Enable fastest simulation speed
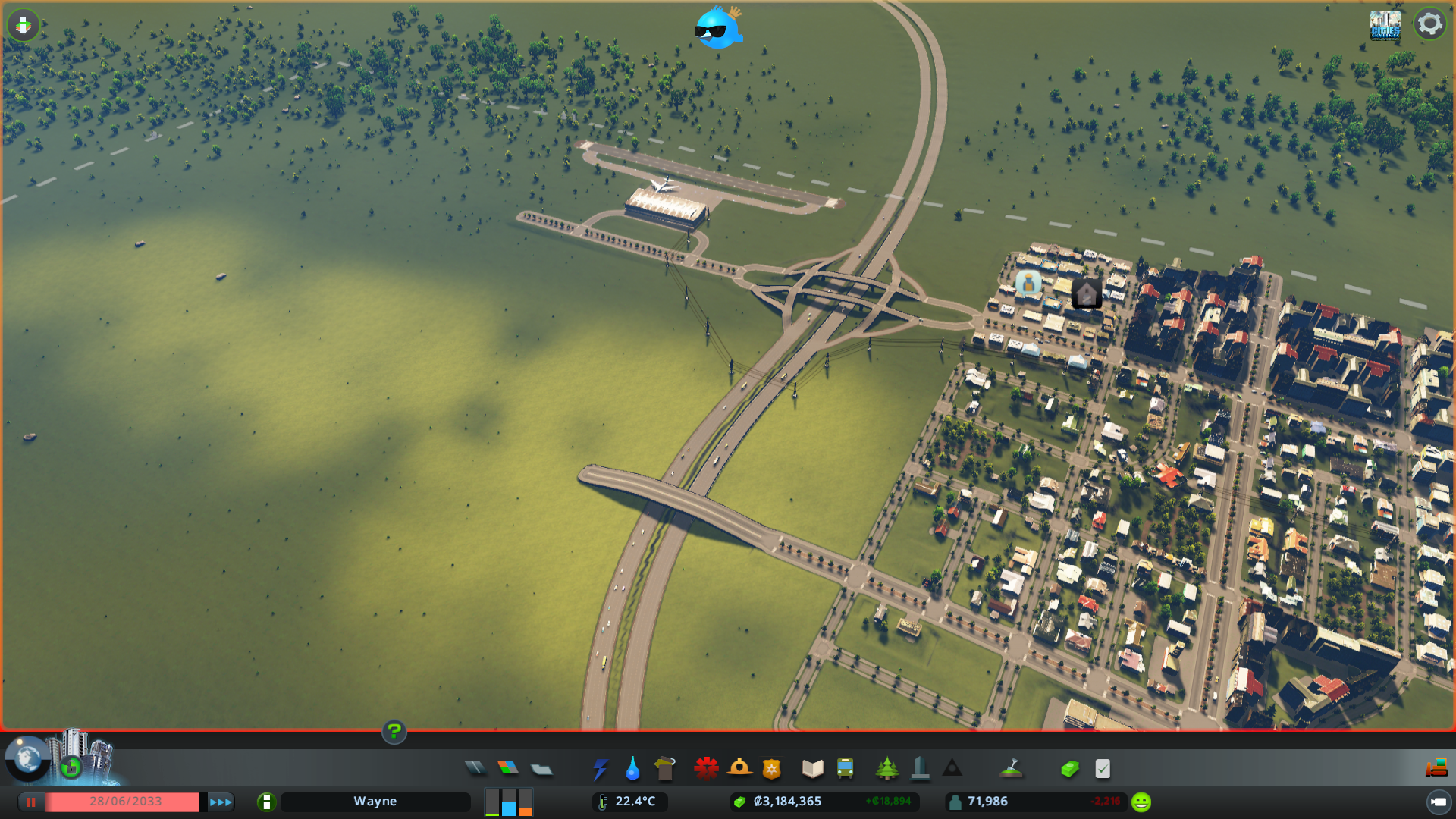Screen dimensions: 1456x819 (219, 802)
